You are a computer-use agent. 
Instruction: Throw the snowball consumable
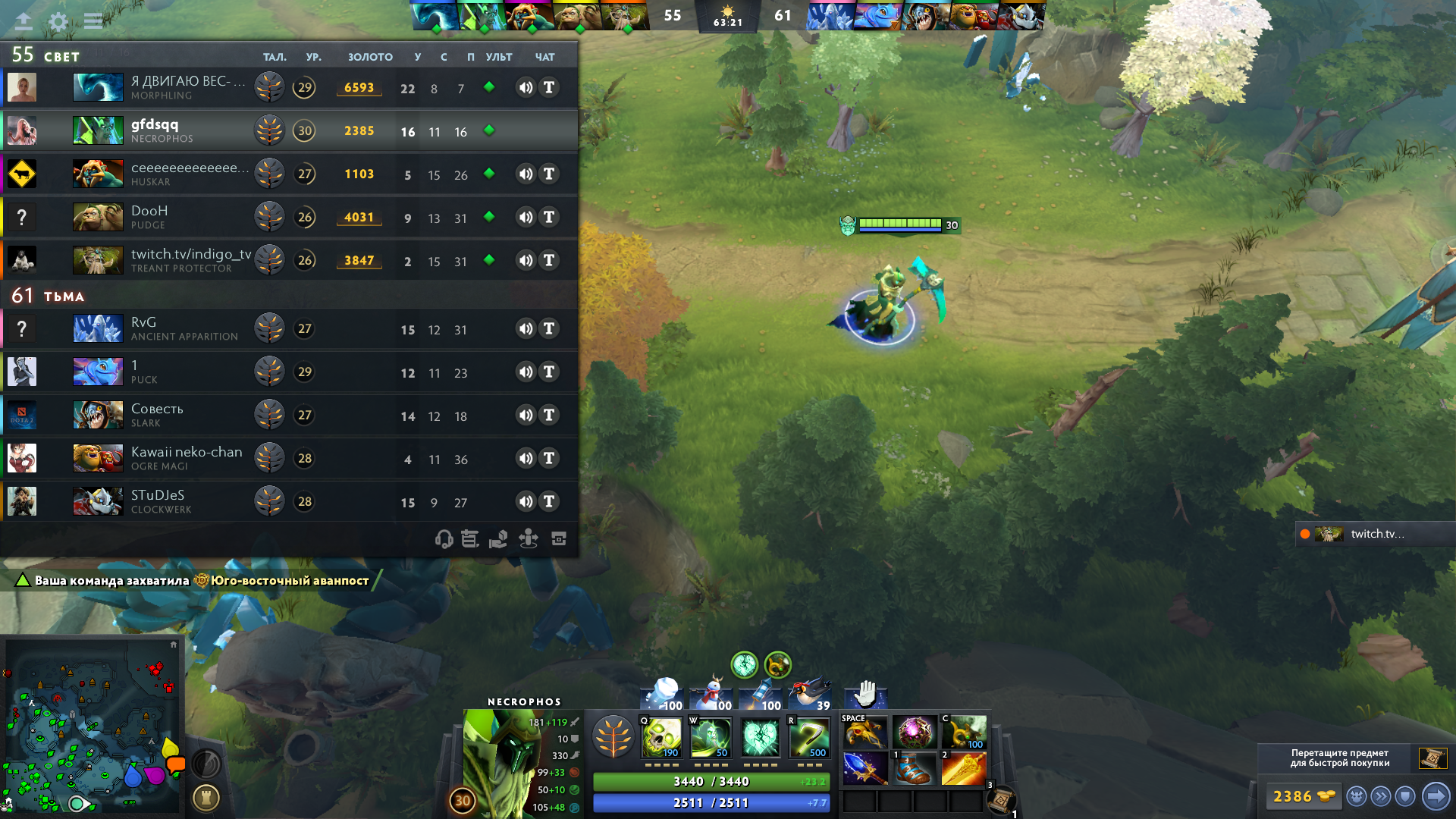click(663, 695)
